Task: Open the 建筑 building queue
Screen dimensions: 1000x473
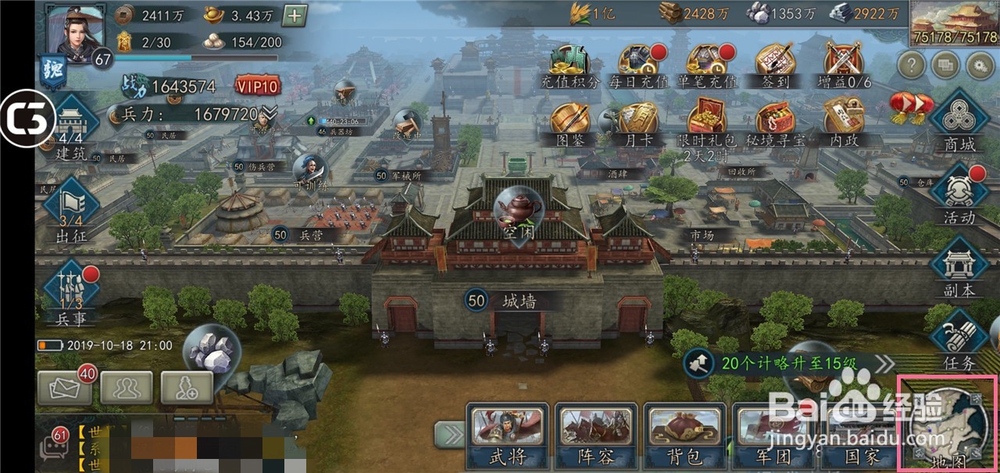Action: coord(70,128)
